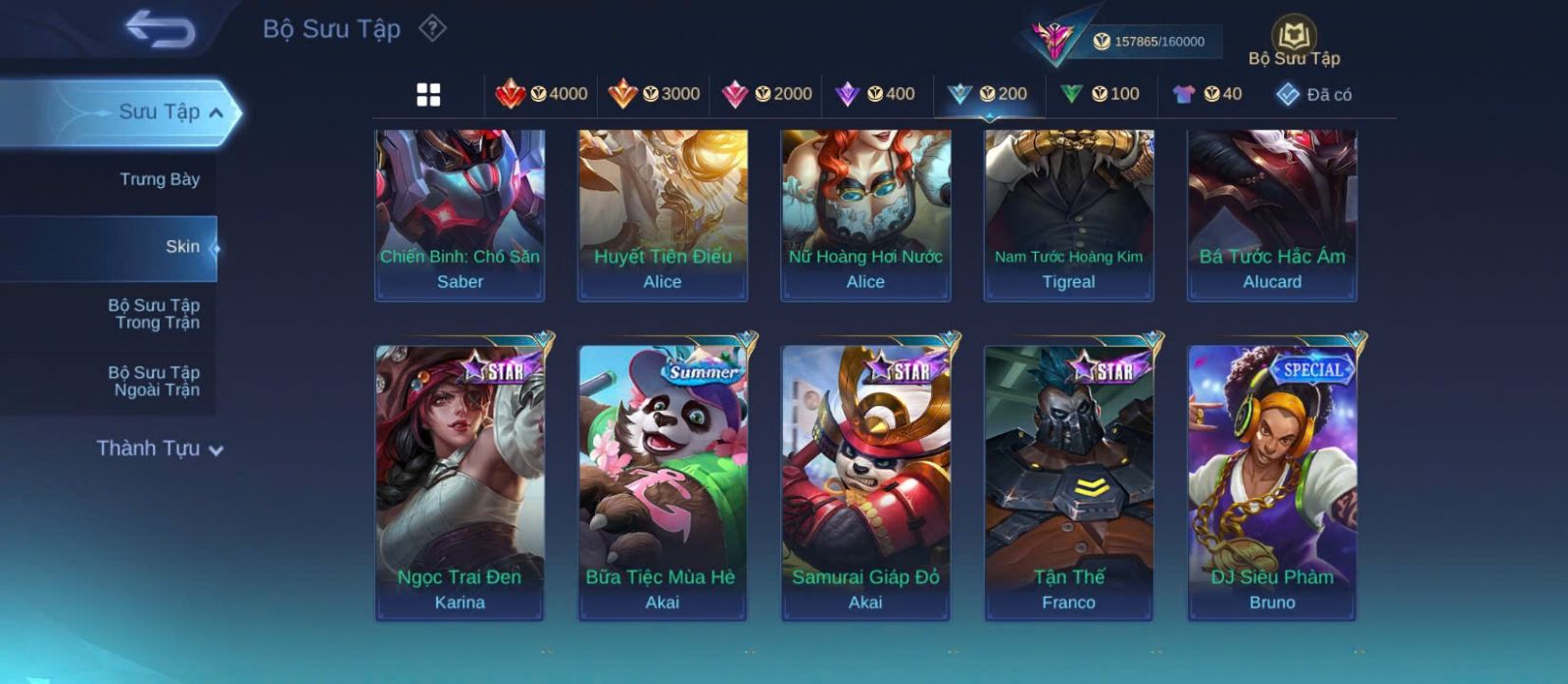The width and height of the screenshot is (1568, 684).
Task: Open Bộ Sưu Tập Trong Trận
Action: point(154,314)
